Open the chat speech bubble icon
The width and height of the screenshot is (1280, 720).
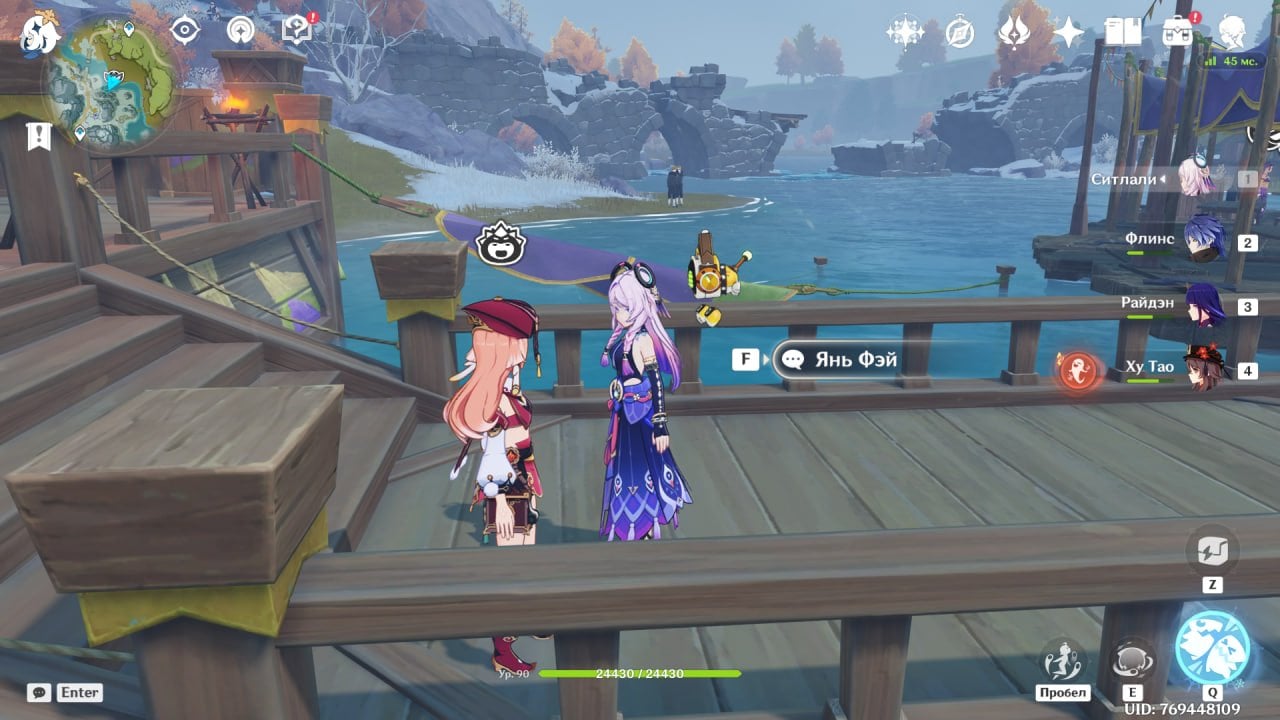(39, 692)
